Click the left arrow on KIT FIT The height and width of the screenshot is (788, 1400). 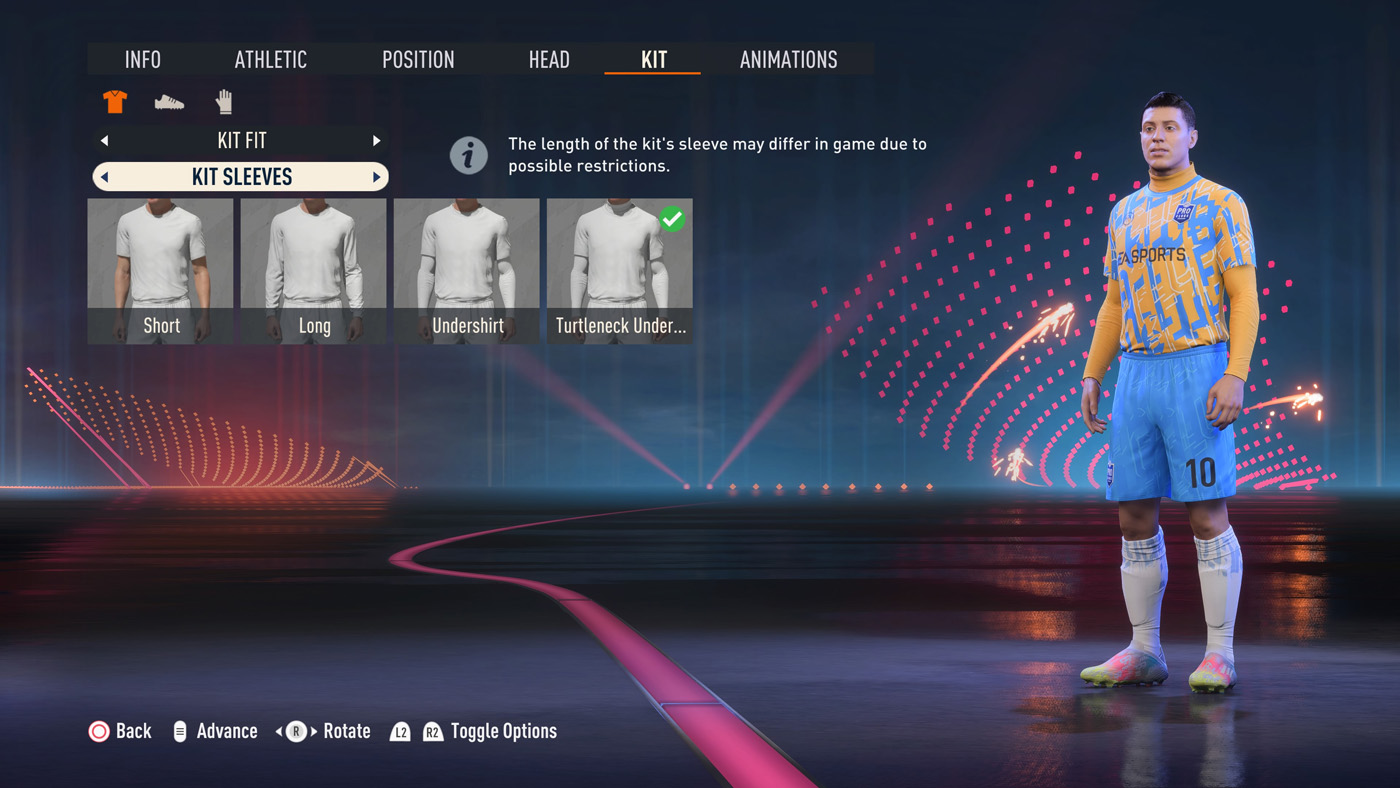(104, 141)
